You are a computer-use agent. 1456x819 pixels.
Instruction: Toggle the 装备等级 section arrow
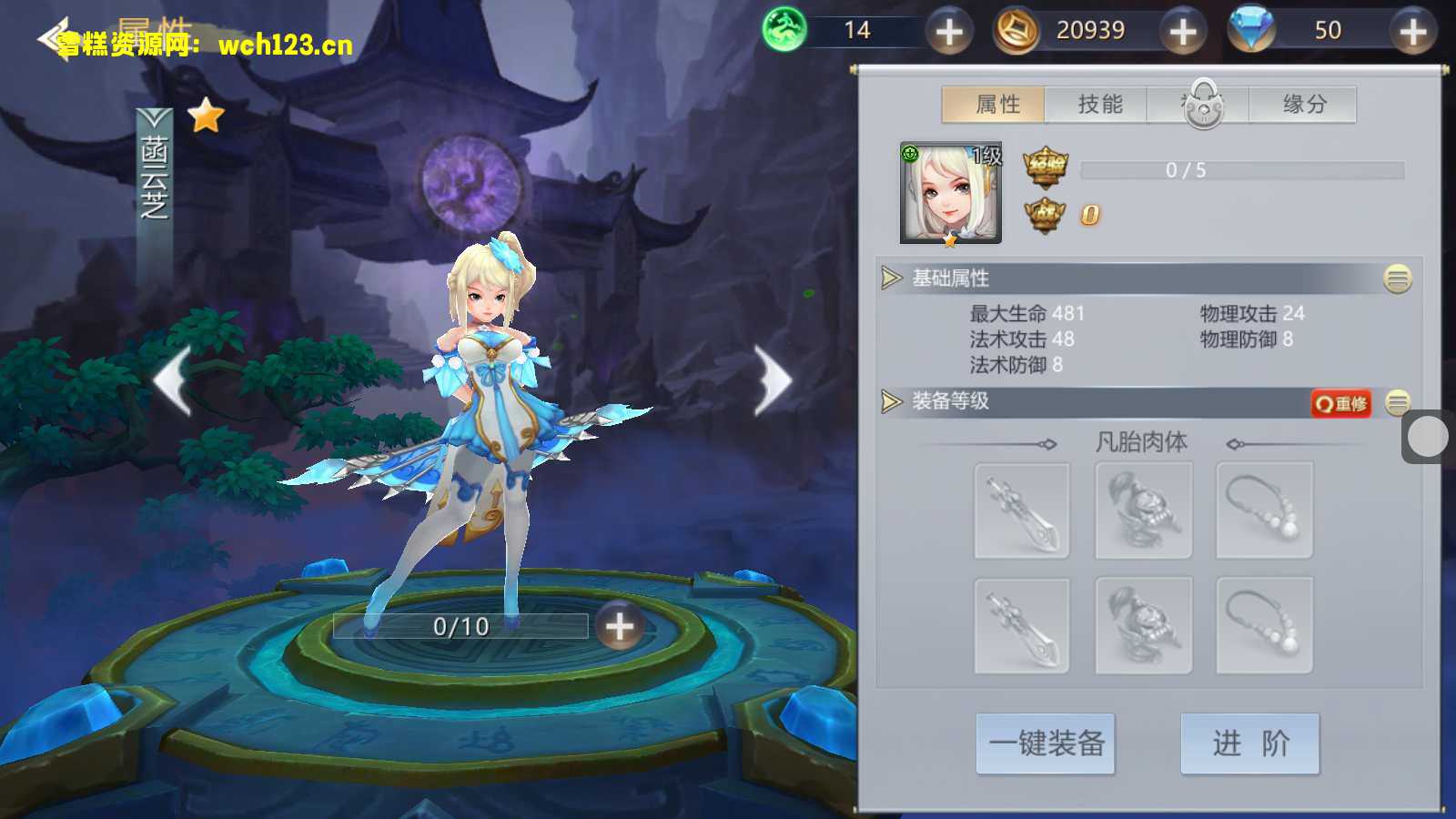(891, 401)
